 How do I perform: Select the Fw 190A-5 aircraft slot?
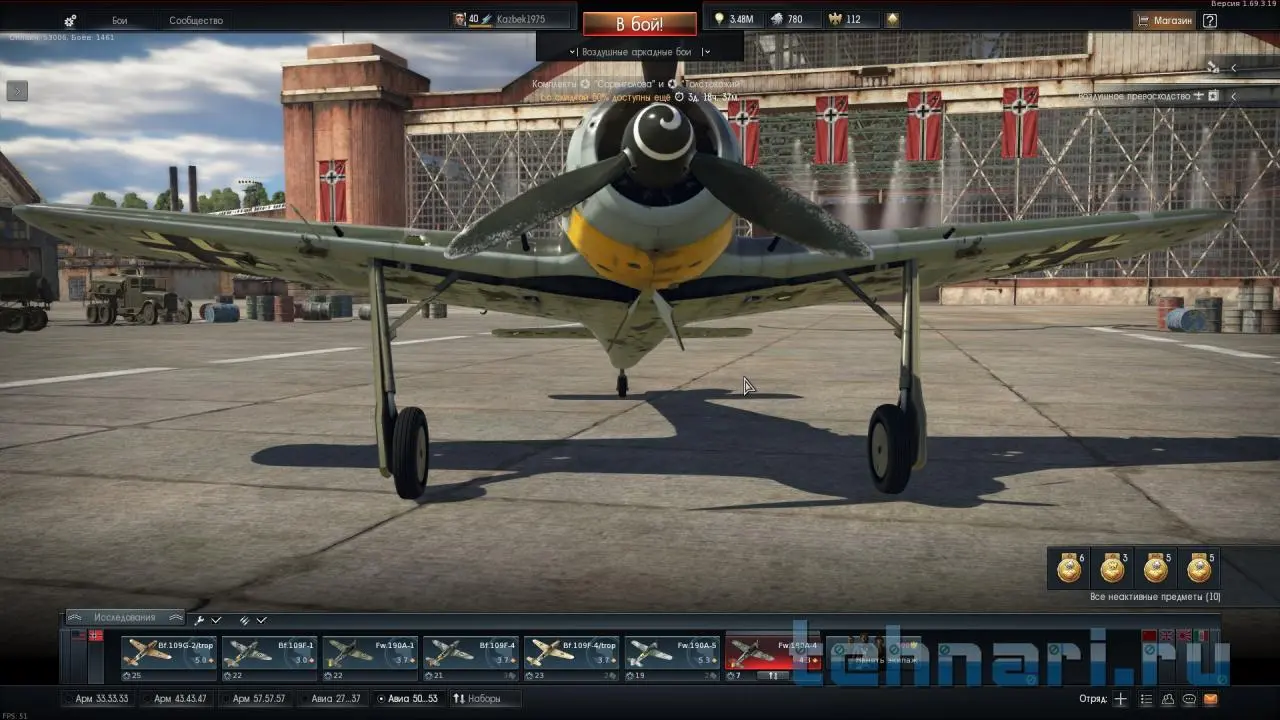pyautogui.click(x=672, y=653)
